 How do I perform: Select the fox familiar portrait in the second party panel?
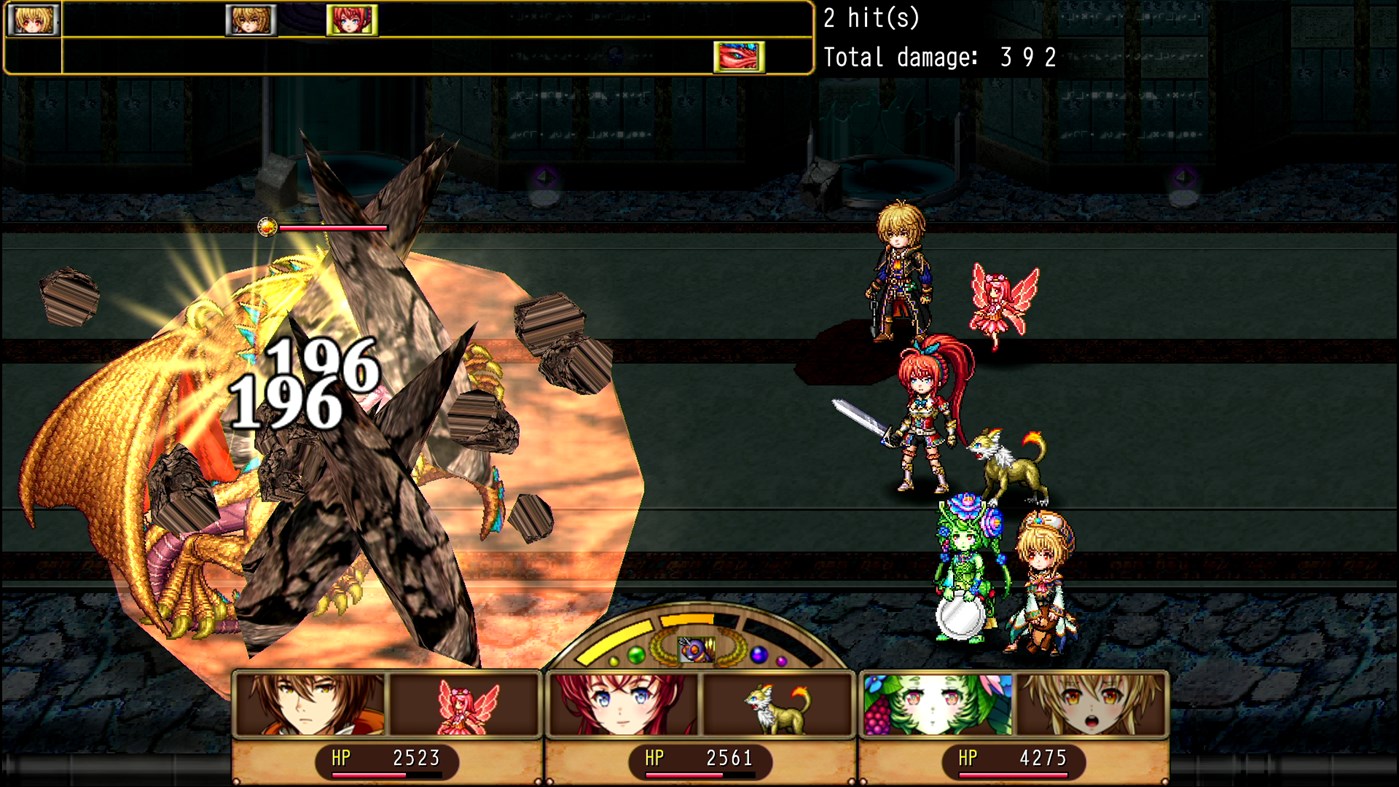[777, 706]
